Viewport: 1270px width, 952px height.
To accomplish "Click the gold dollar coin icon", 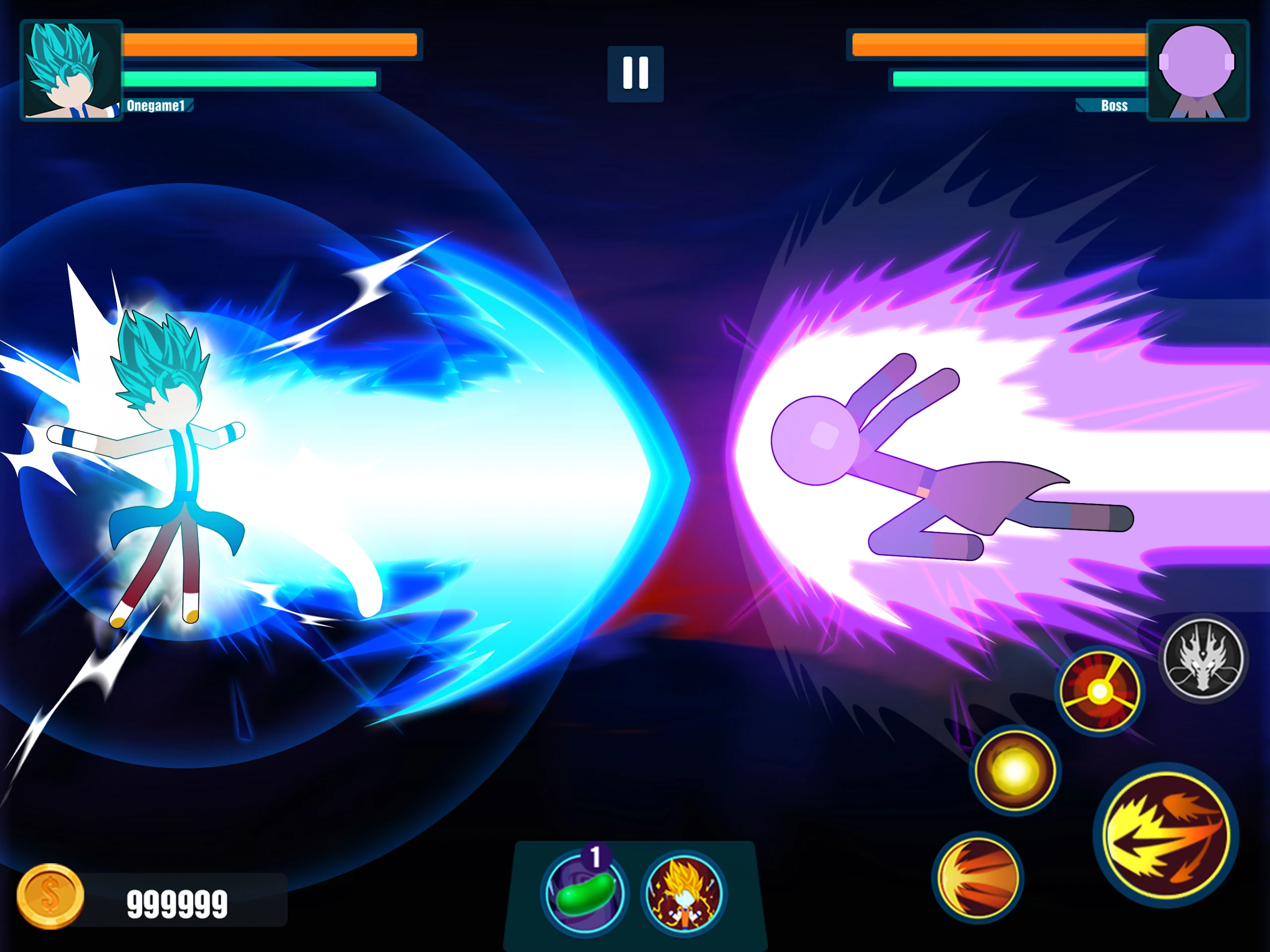I will click(x=51, y=896).
